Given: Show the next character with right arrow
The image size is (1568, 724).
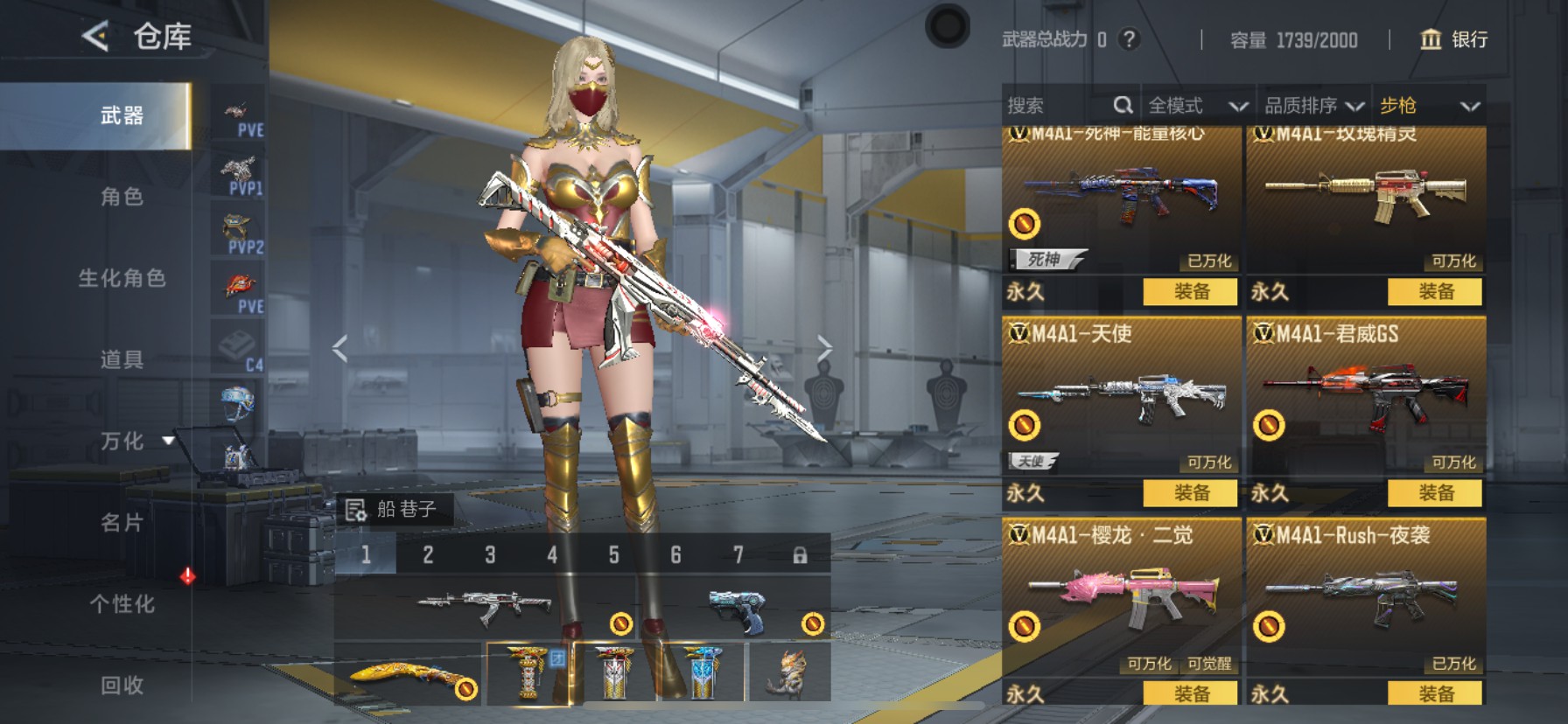Looking at the screenshot, I should tap(824, 349).
